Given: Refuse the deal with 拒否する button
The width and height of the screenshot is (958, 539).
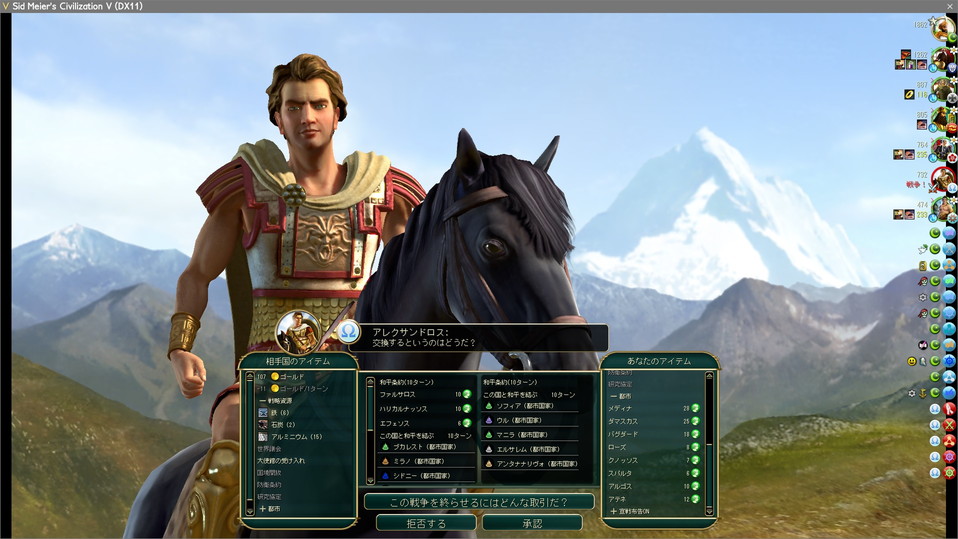Looking at the screenshot, I should [426, 523].
